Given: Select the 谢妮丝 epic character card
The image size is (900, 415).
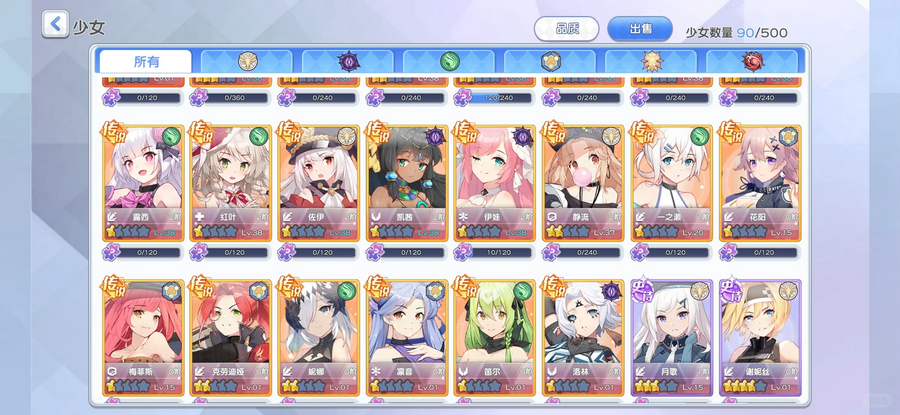Looking at the screenshot, I should [x=760, y=335].
